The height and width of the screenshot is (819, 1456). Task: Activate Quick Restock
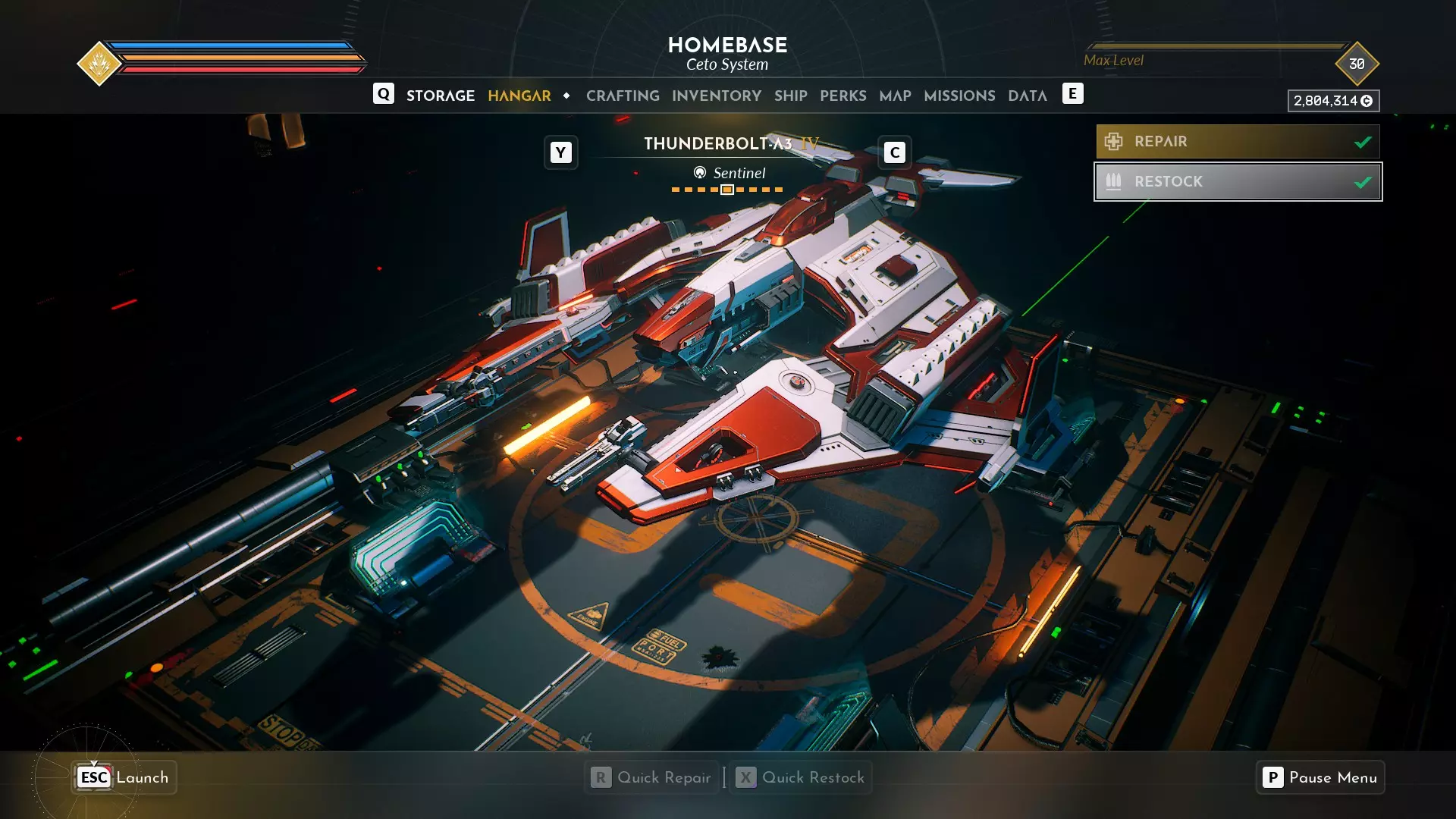coord(801,777)
